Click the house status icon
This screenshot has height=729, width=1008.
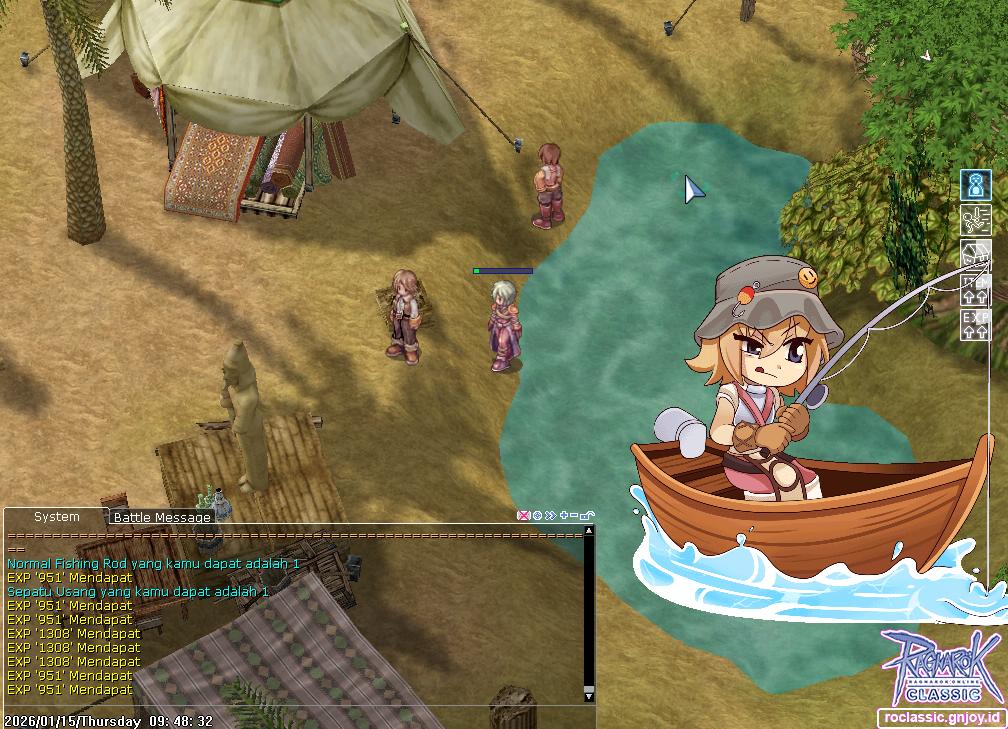976,255
